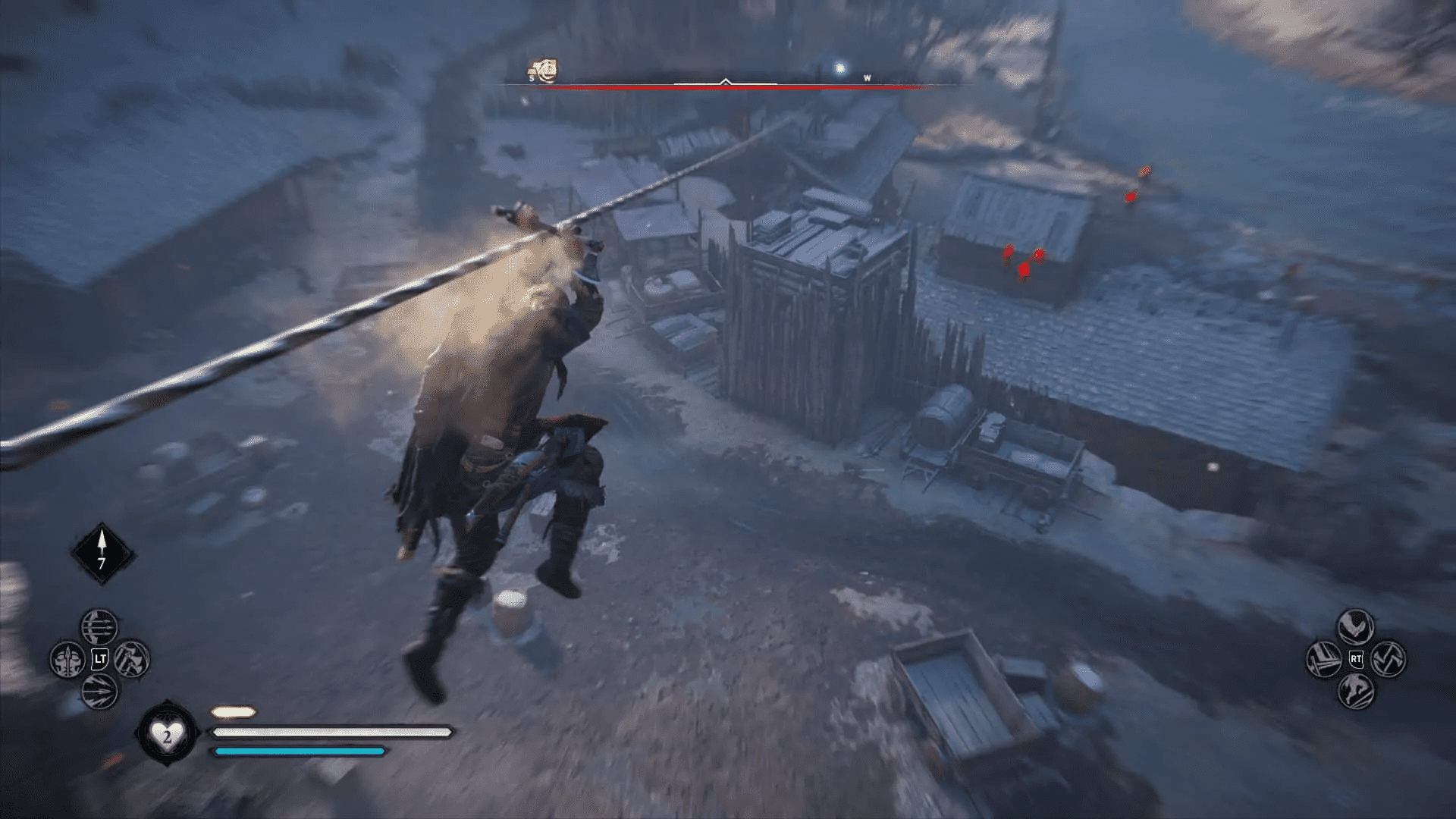Select the top bow ability on the LT wheel
The image size is (1456, 819).
tap(99, 627)
